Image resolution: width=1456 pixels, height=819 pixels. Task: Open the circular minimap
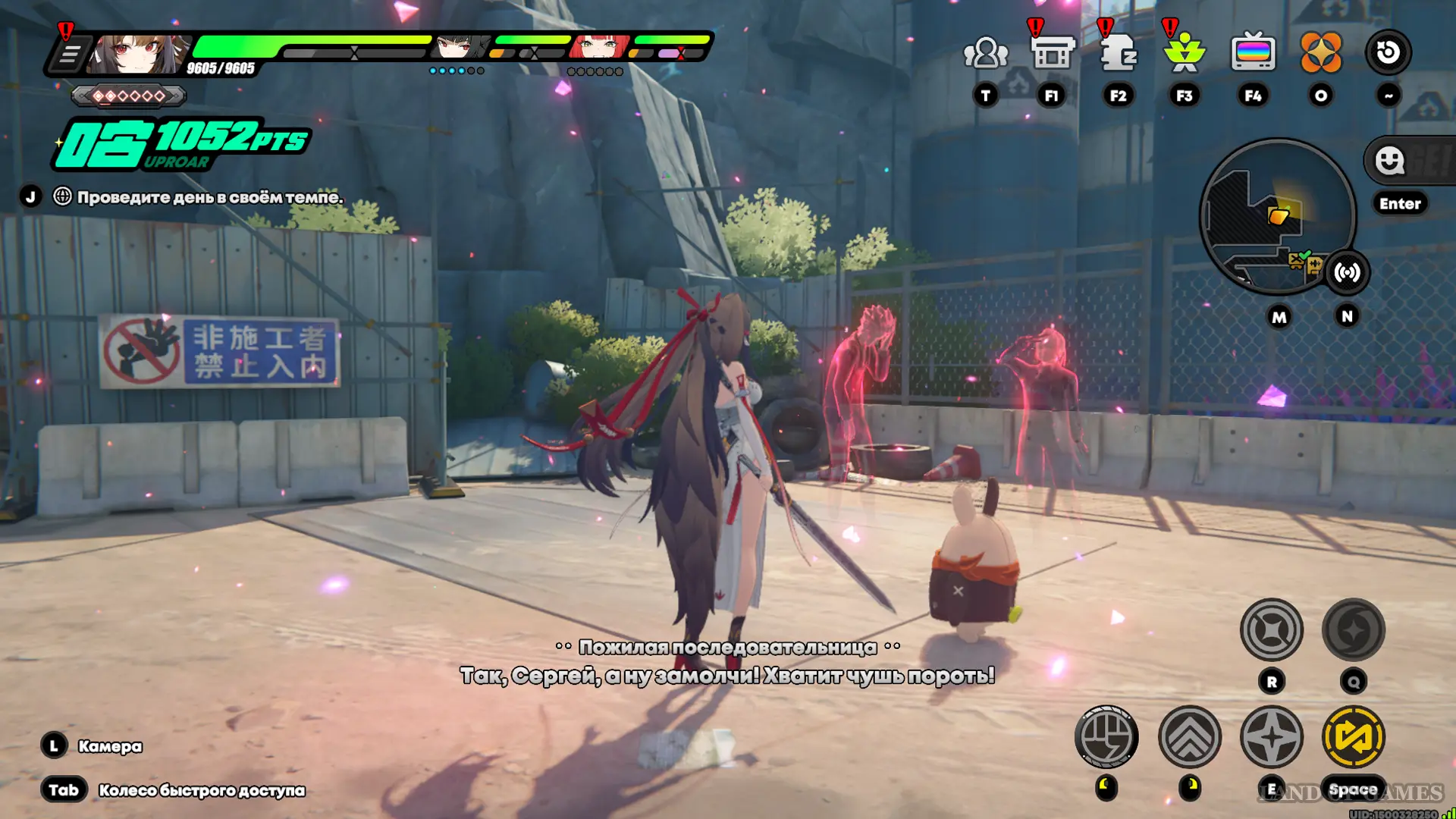pyautogui.click(x=1276, y=216)
